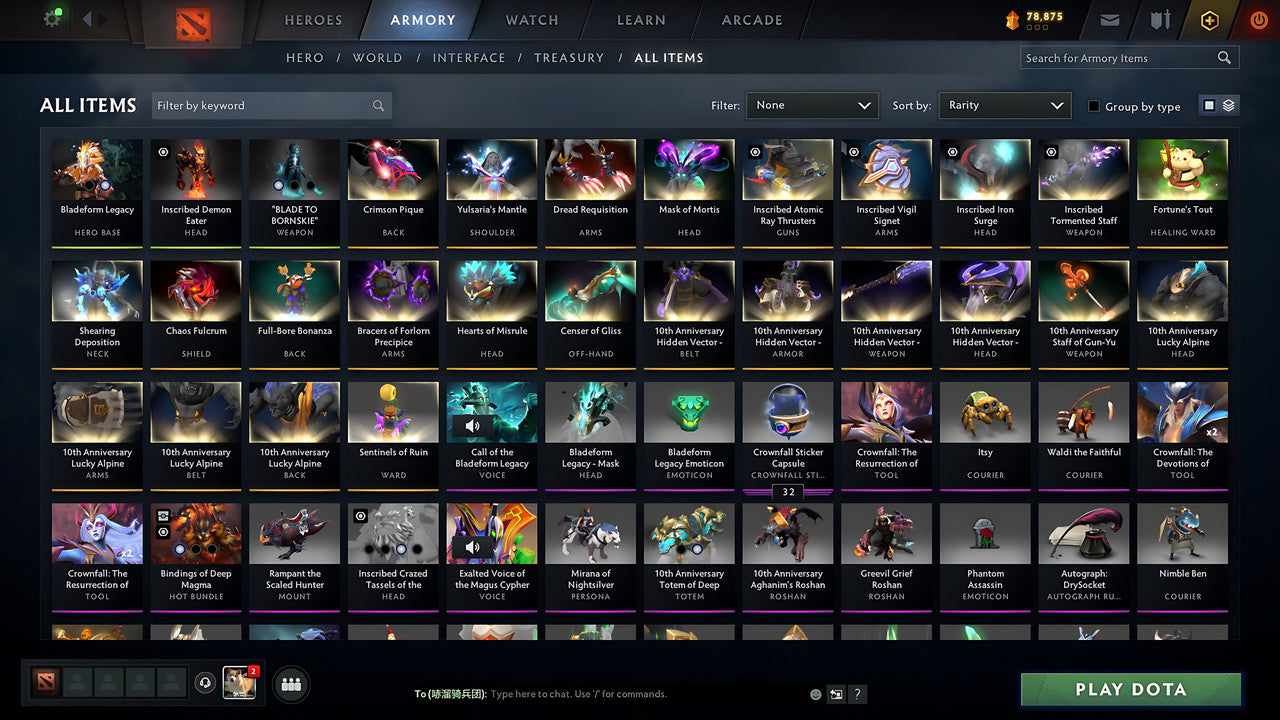Click the PLAY DOTA button
The height and width of the screenshot is (720, 1280).
click(1129, 689)
